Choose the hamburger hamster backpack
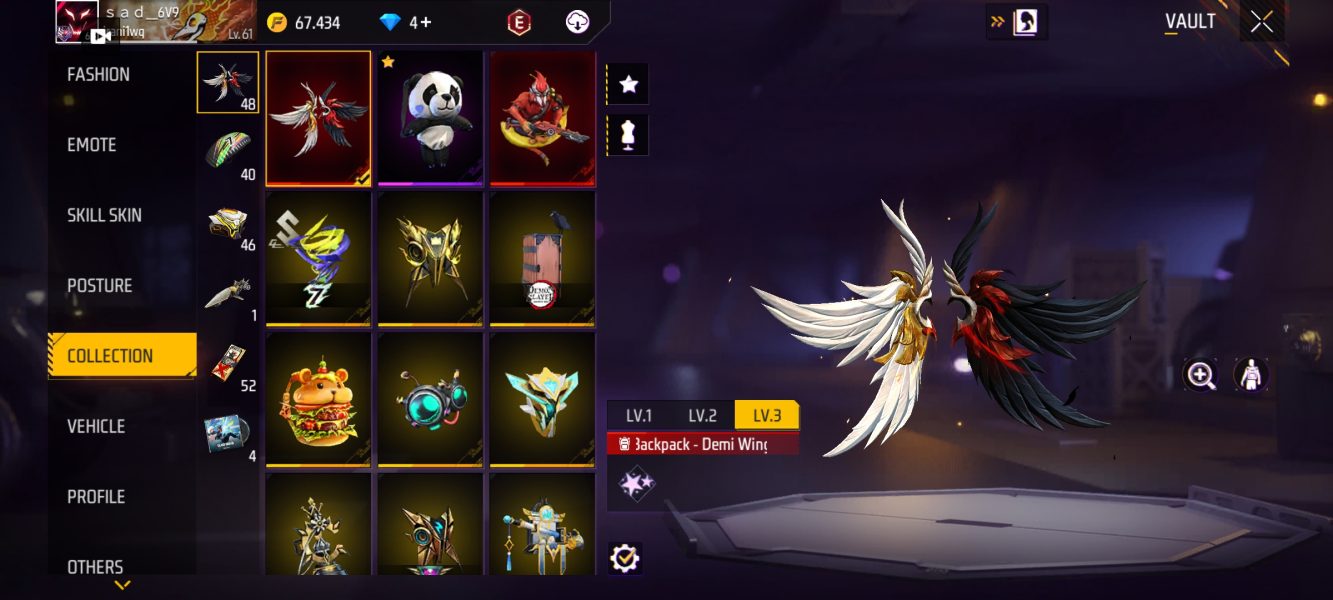The height and width of the screenshot is (600, 1333). point(318,400)
